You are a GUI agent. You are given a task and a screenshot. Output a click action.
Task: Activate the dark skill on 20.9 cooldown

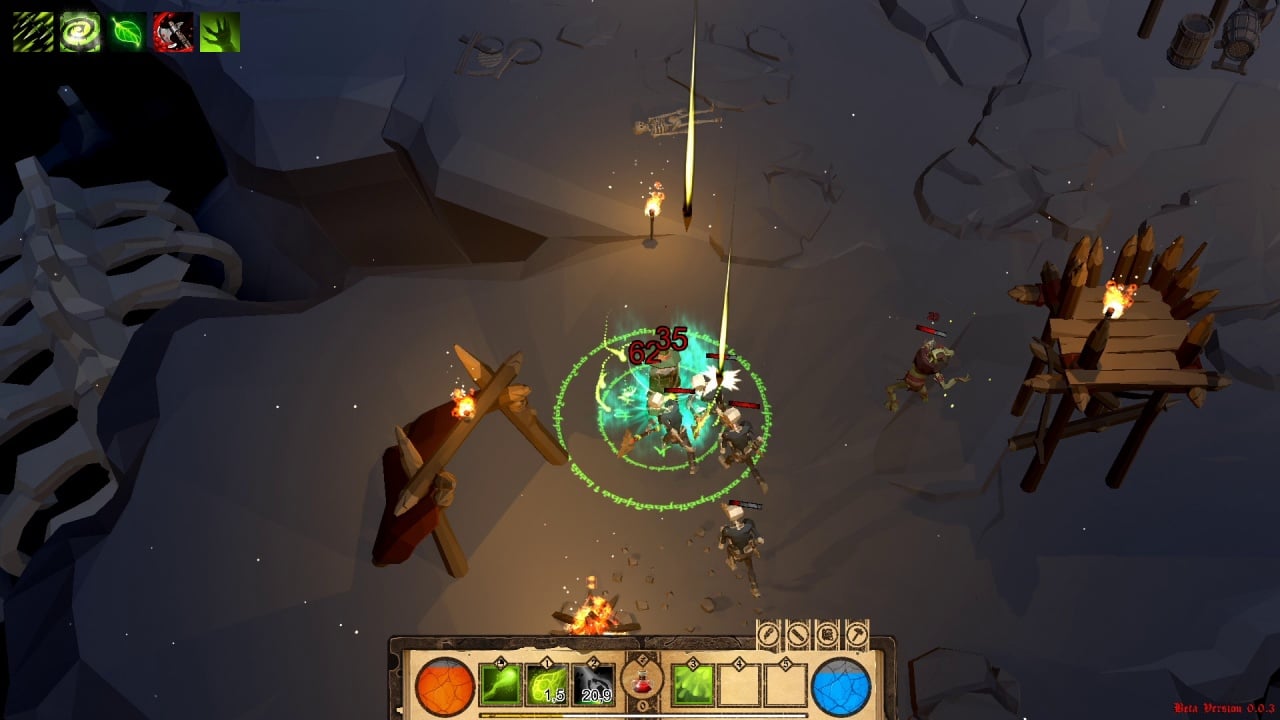click(593, 685)
